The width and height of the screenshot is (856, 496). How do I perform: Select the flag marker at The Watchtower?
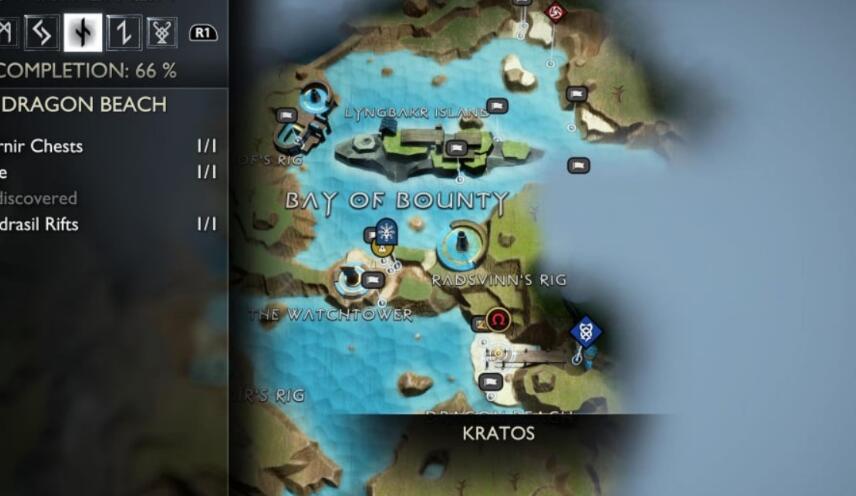click(x=372, y=280)
